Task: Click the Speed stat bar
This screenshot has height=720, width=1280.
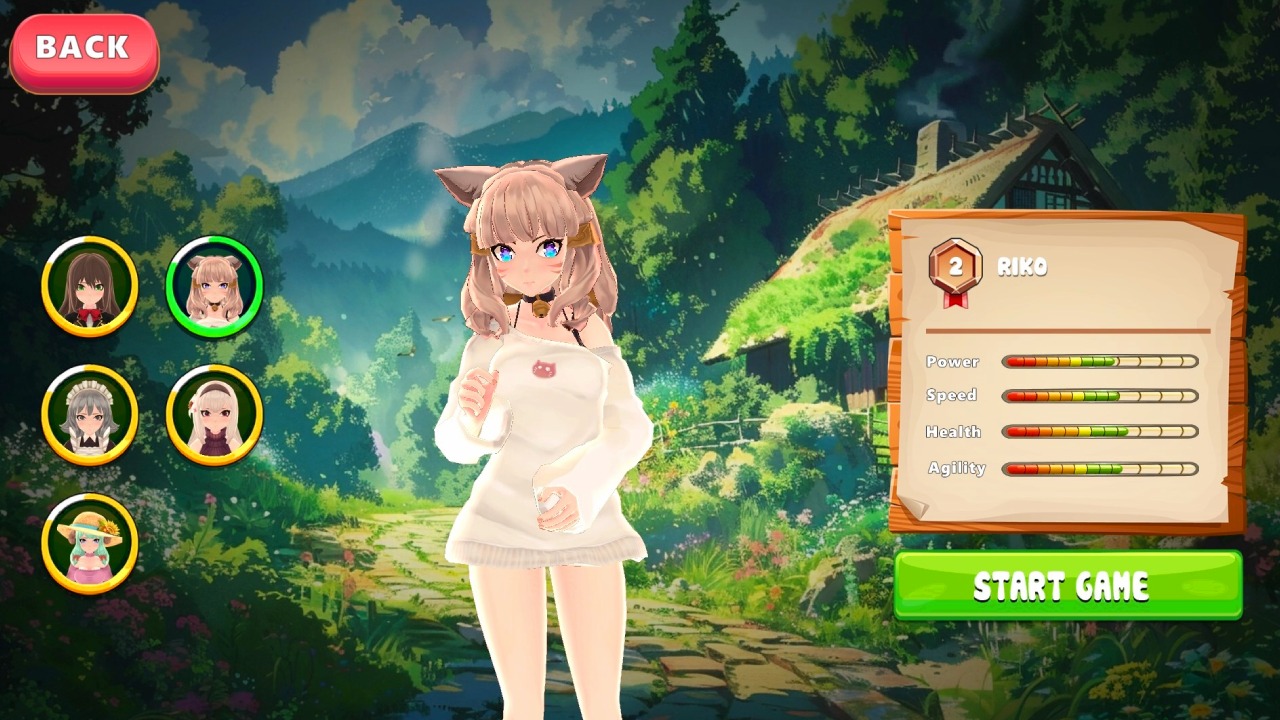Action: tap(1100, 396)
